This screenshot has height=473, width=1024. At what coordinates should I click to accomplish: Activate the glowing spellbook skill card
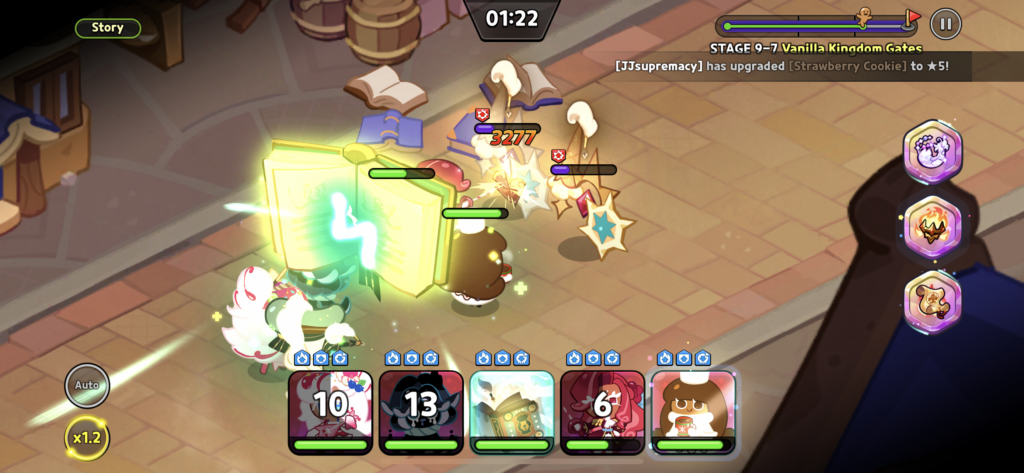tap(512, 409)
